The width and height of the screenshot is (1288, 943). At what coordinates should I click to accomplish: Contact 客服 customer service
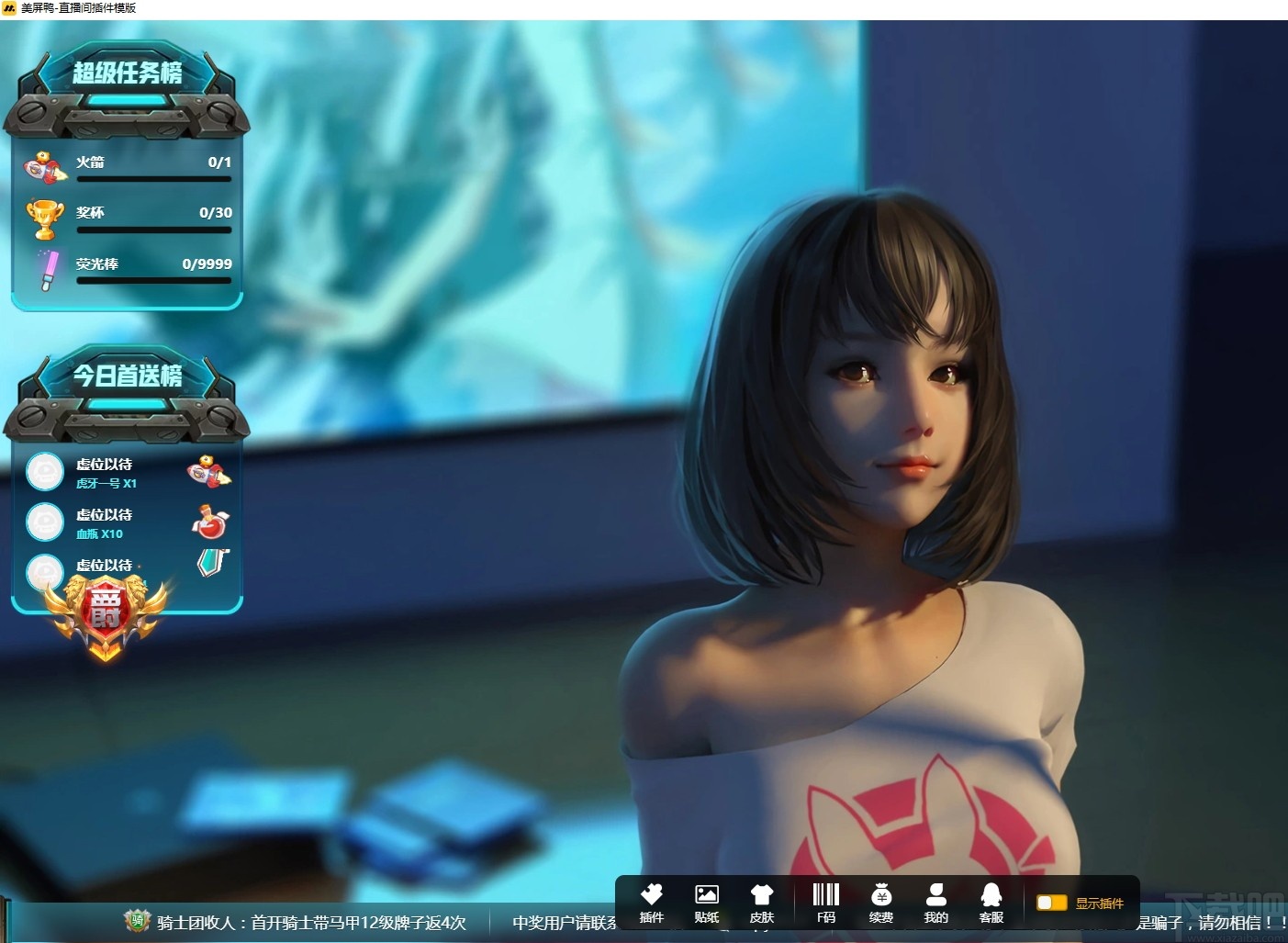coord(991,903)
